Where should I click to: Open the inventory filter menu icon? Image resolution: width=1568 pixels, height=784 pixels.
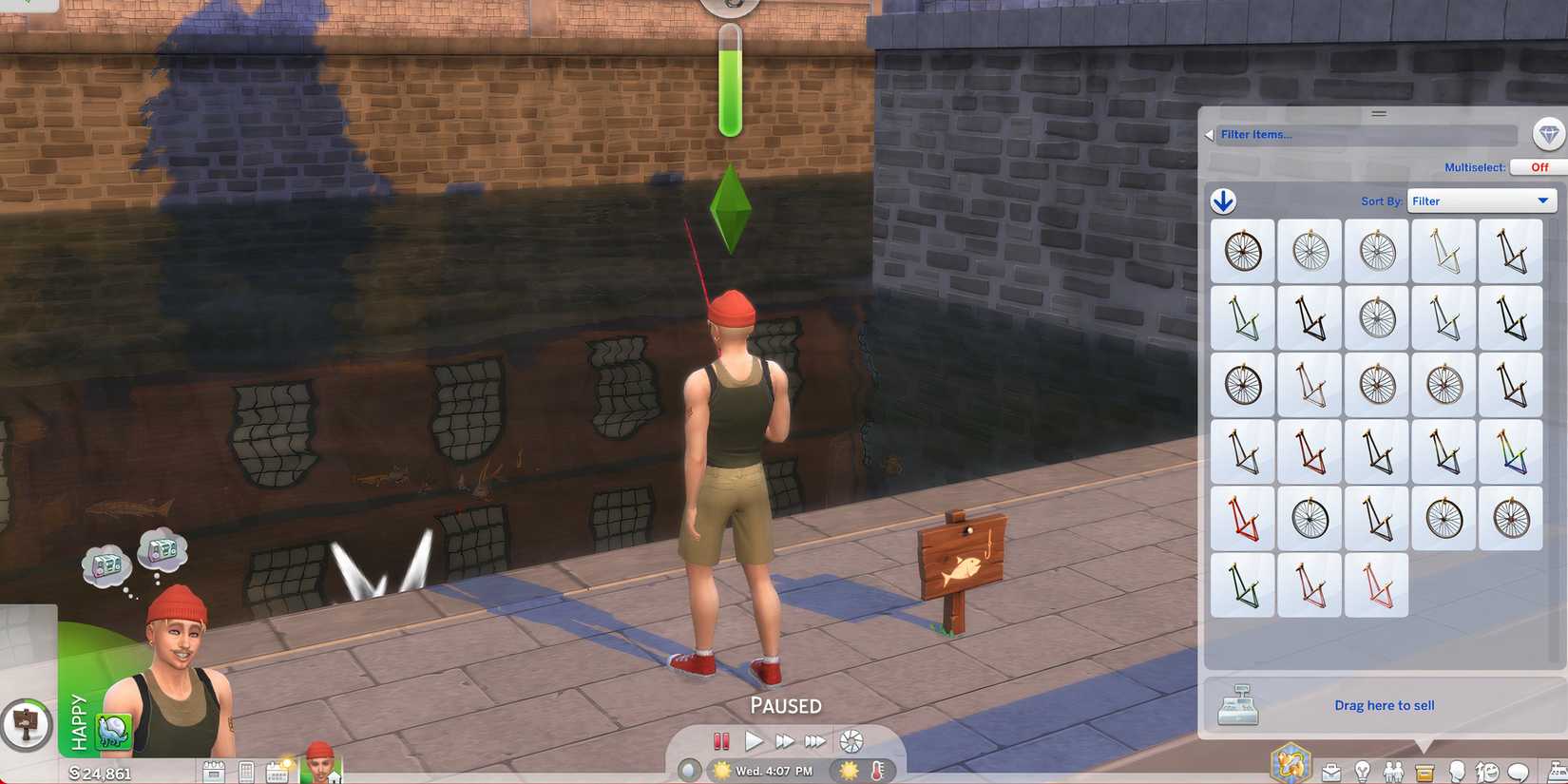(1549, 133)
